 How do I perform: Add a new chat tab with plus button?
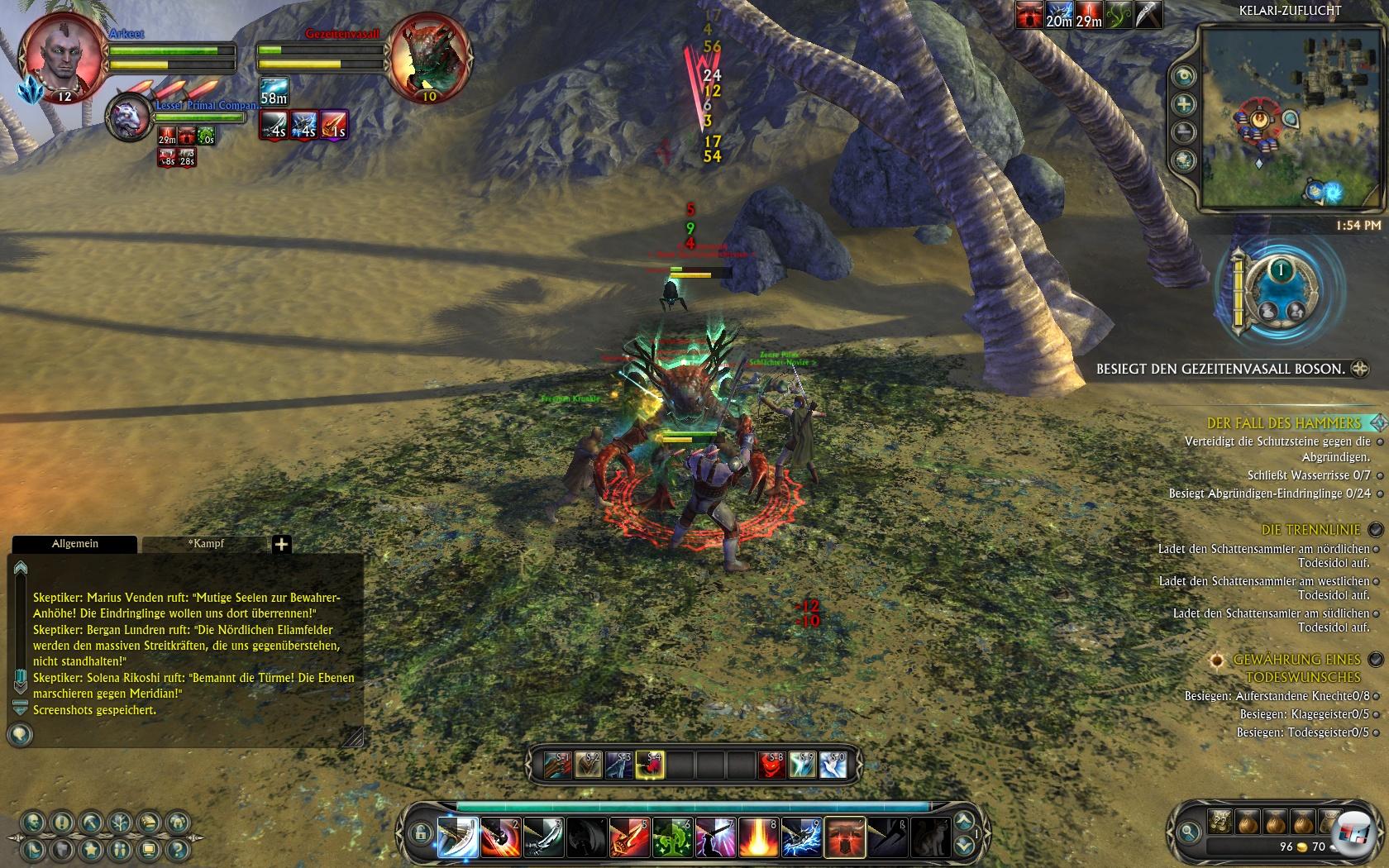pyautogui.click(x=281, y=544)
